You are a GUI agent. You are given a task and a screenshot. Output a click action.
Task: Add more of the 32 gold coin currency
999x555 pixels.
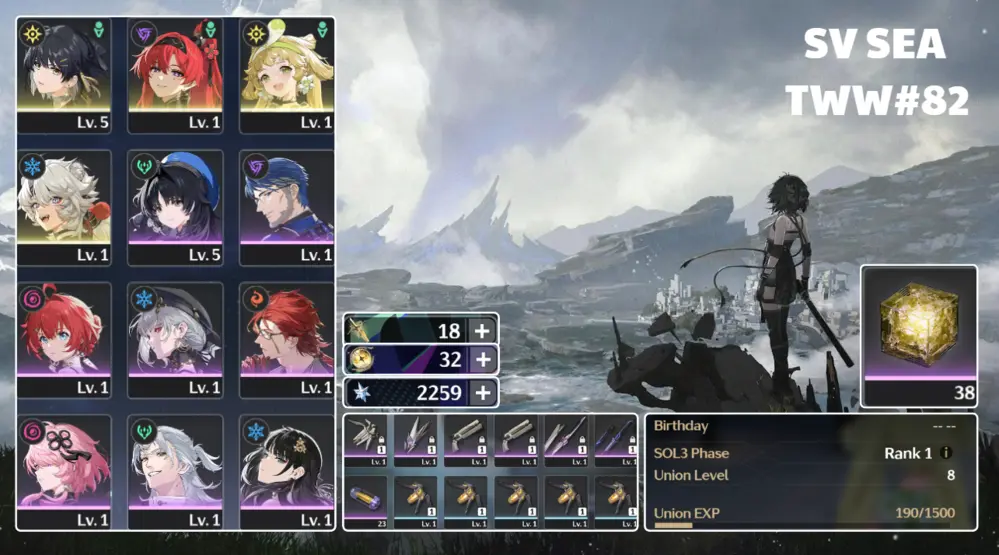(482, 360)
